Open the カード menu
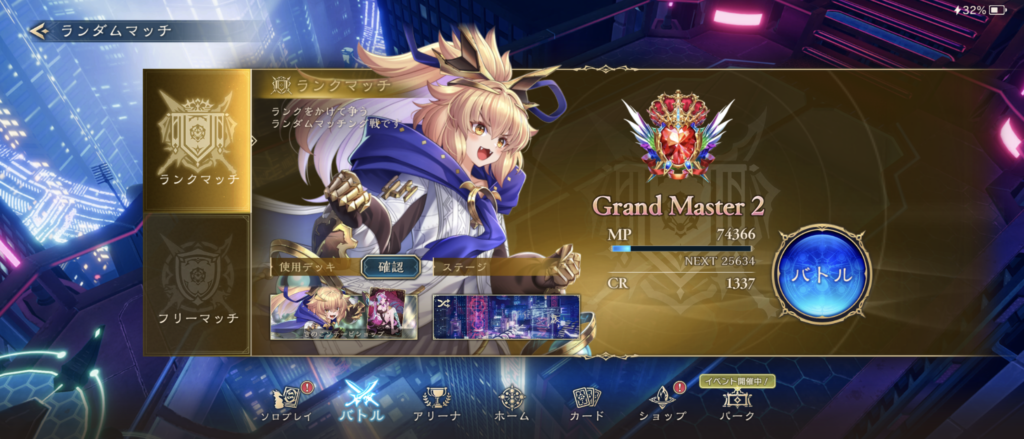This screenshot has height=439, width=1024. pos(585,403)
